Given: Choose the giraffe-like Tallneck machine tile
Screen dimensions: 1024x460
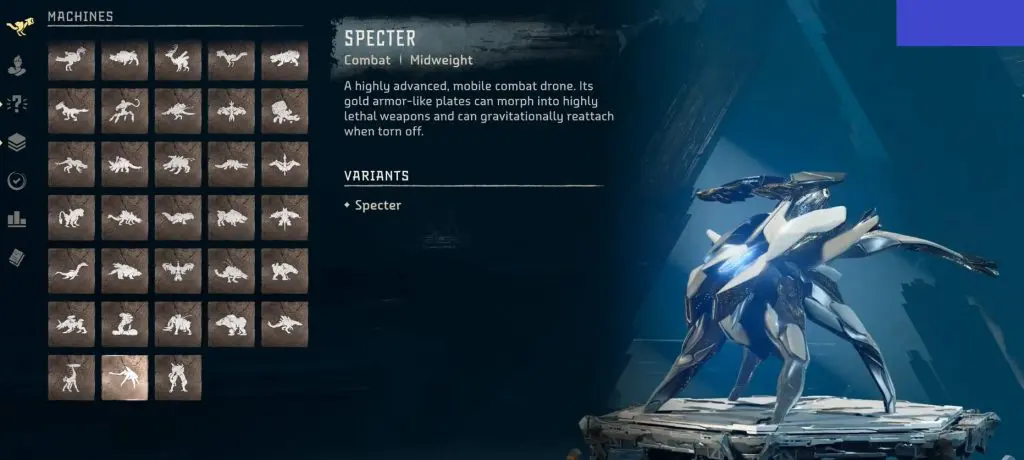Looking at the screenshot, I should (71, 377).
